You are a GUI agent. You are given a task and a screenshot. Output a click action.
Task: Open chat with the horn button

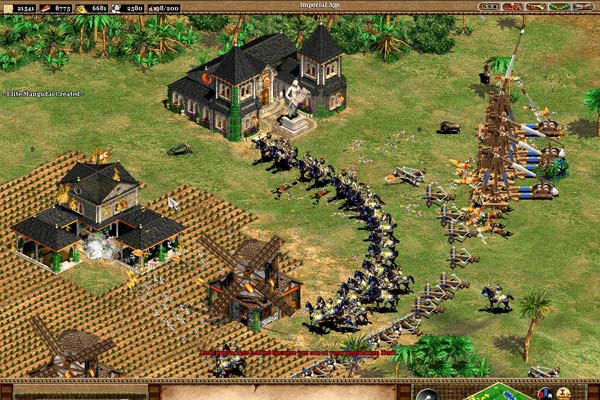coord(536,6)
